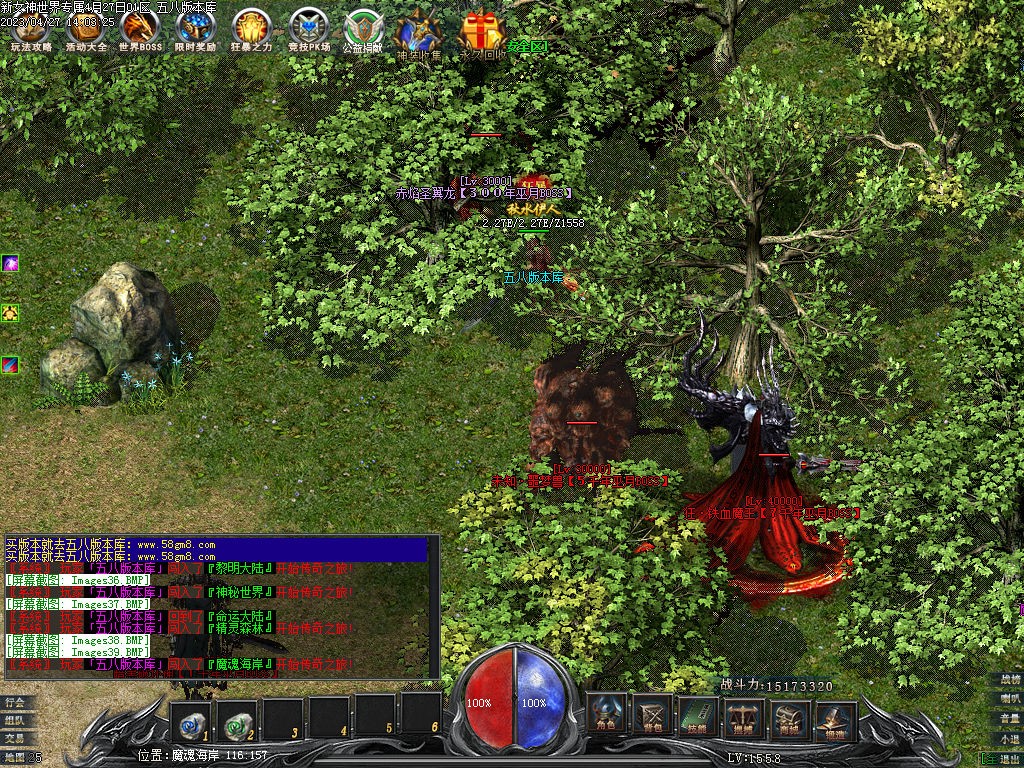Image resolution: width=1024 pixels, height=768 pixels.
Task: Open the 神装收集 gear collection
Action: pyautogui.click(x=418, y=33)
